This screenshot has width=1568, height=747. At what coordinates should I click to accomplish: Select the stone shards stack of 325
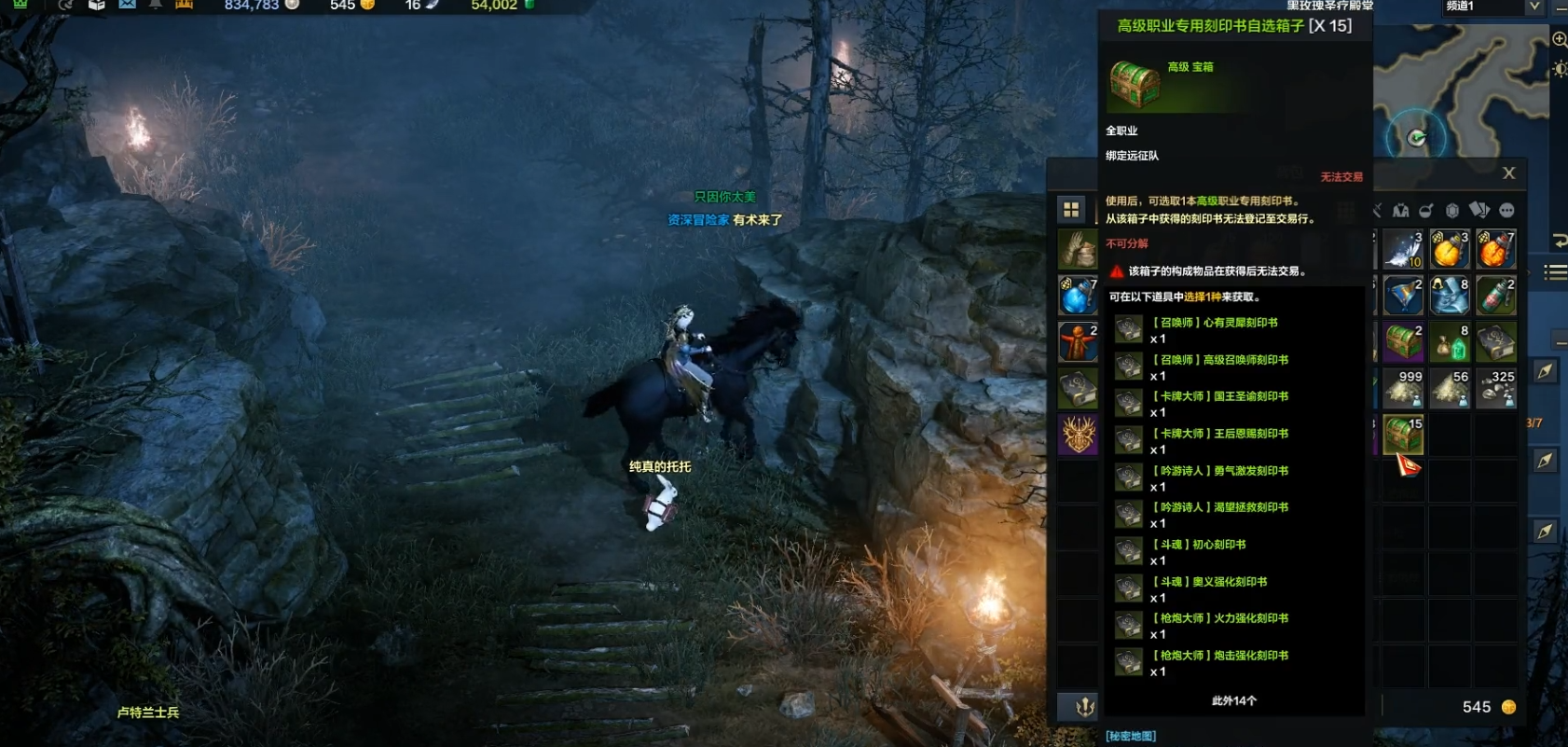(1496, 389)
